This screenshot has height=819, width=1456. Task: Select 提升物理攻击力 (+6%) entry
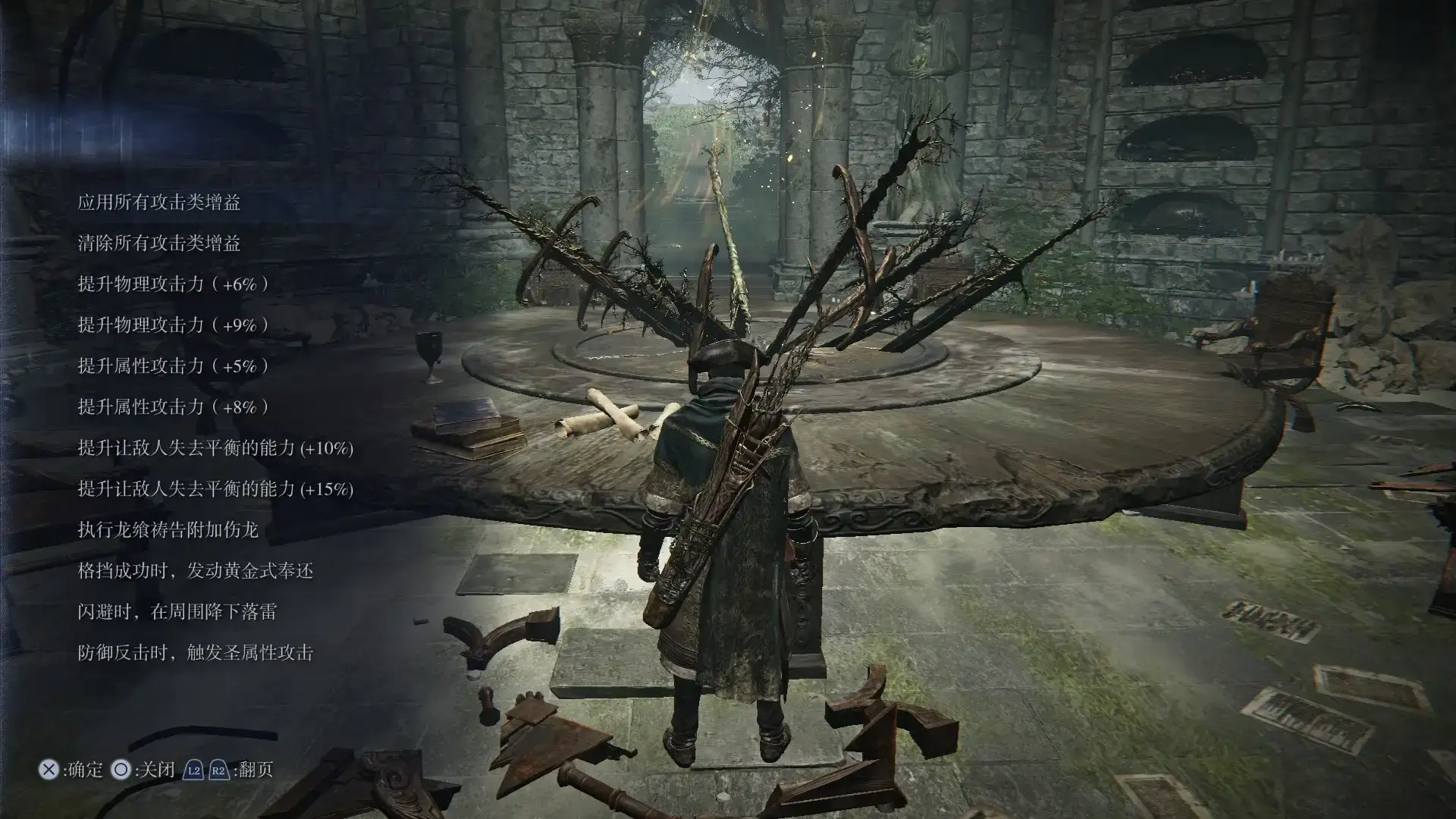tap(173, 284)
